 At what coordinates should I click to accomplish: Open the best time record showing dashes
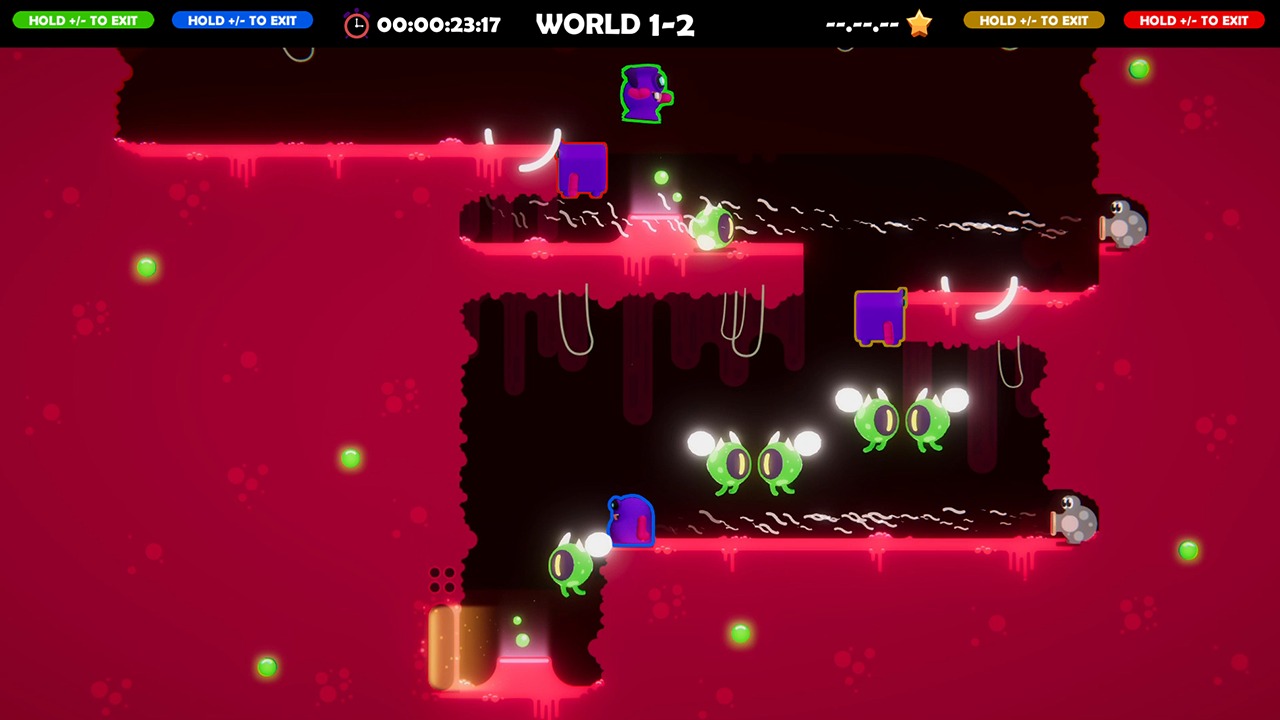point(862,23)
